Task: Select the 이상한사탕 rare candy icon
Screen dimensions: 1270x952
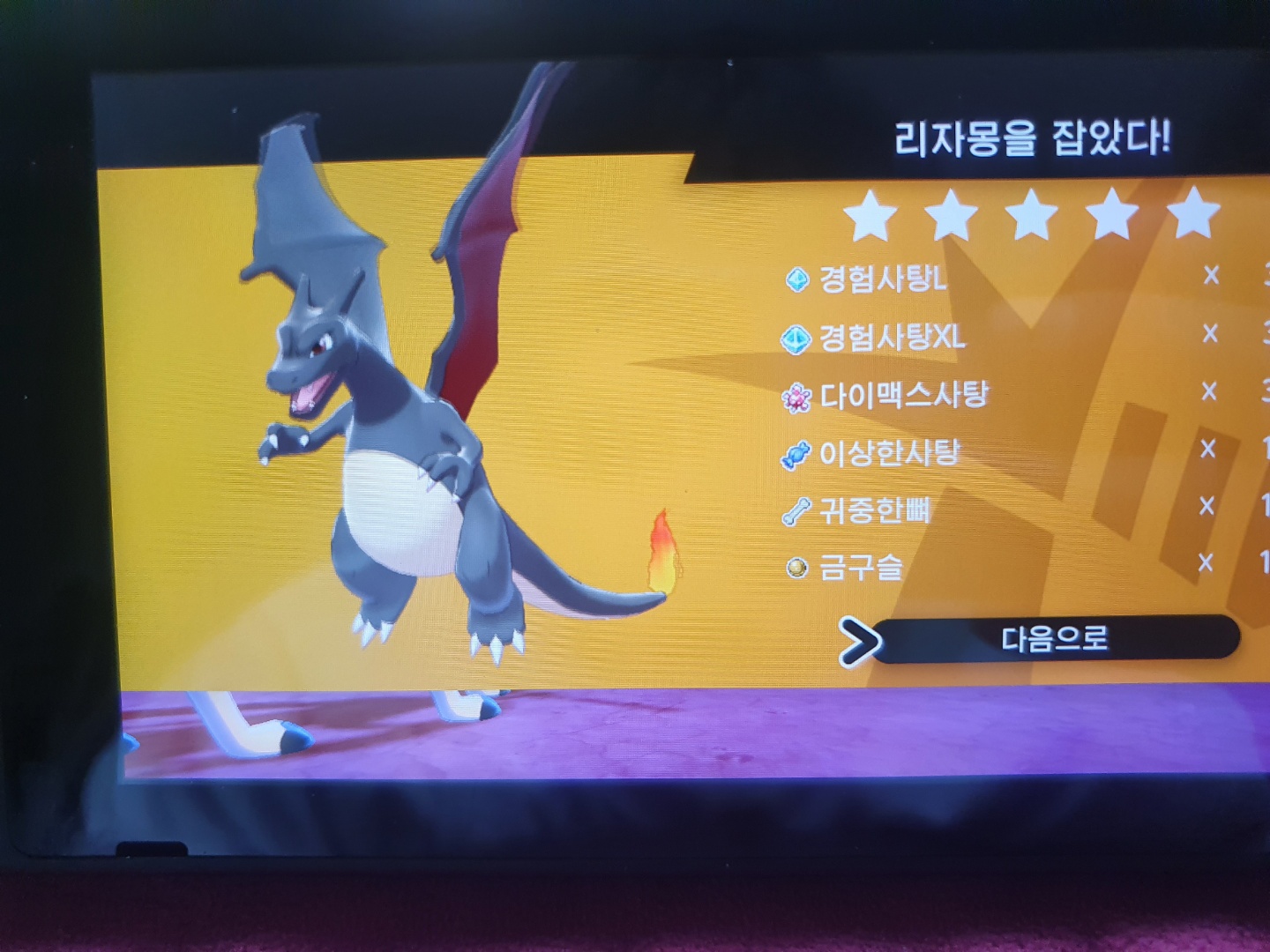Action: (x=796, y=453)
